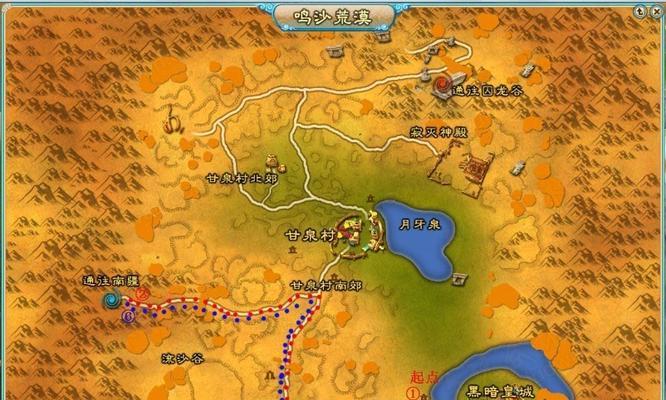The width and height of the screenshot is (666, 400).
Task: Click the purple numbered waypoint circle
Action: (x=127, y=316)
